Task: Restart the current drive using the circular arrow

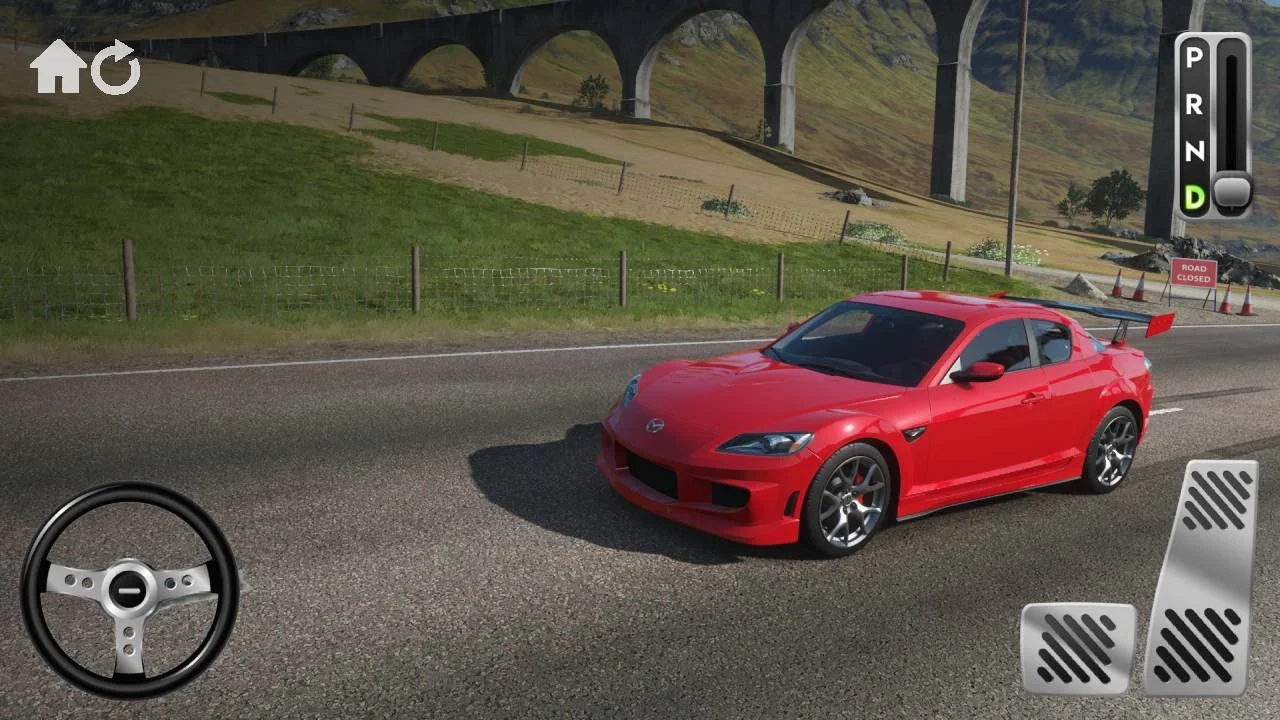Action: pyautogui.click(x=113, y=66)
